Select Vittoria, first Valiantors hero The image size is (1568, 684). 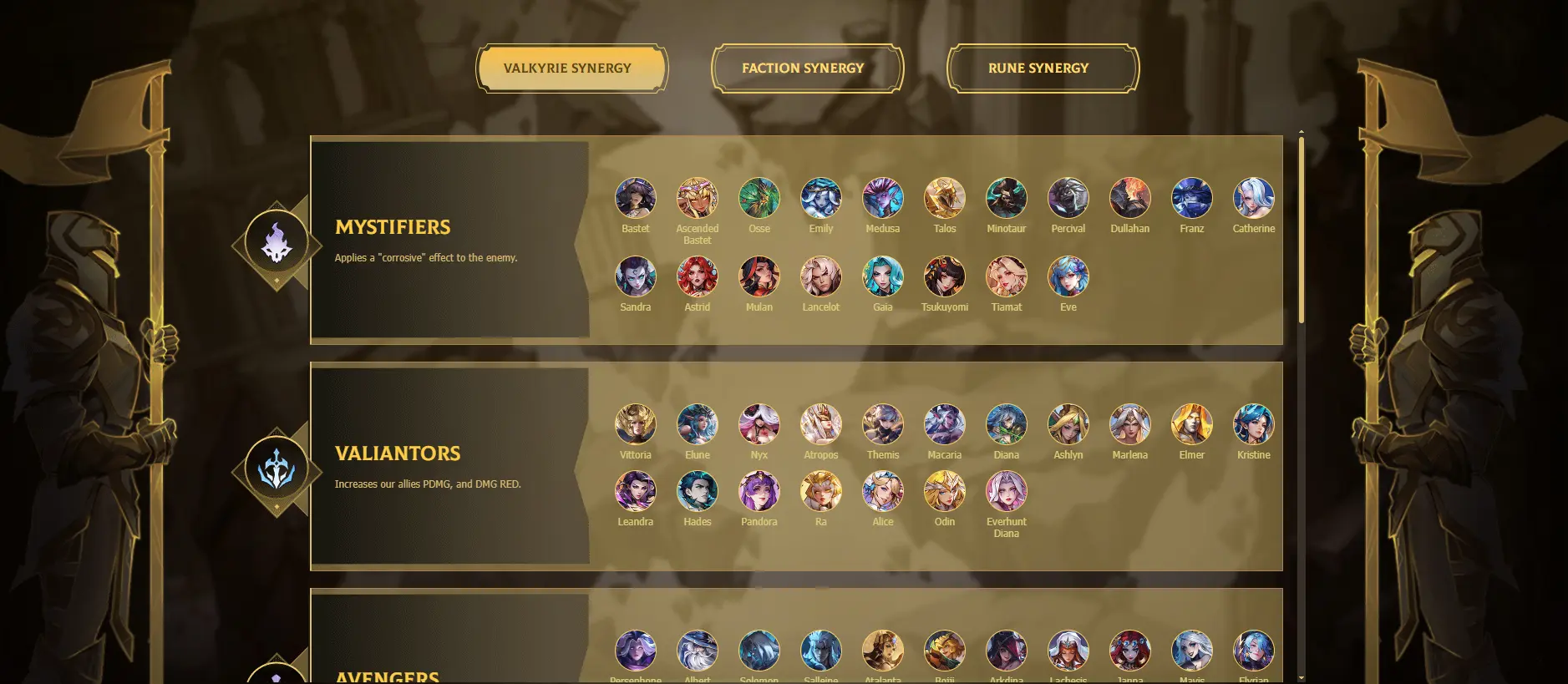636,425
